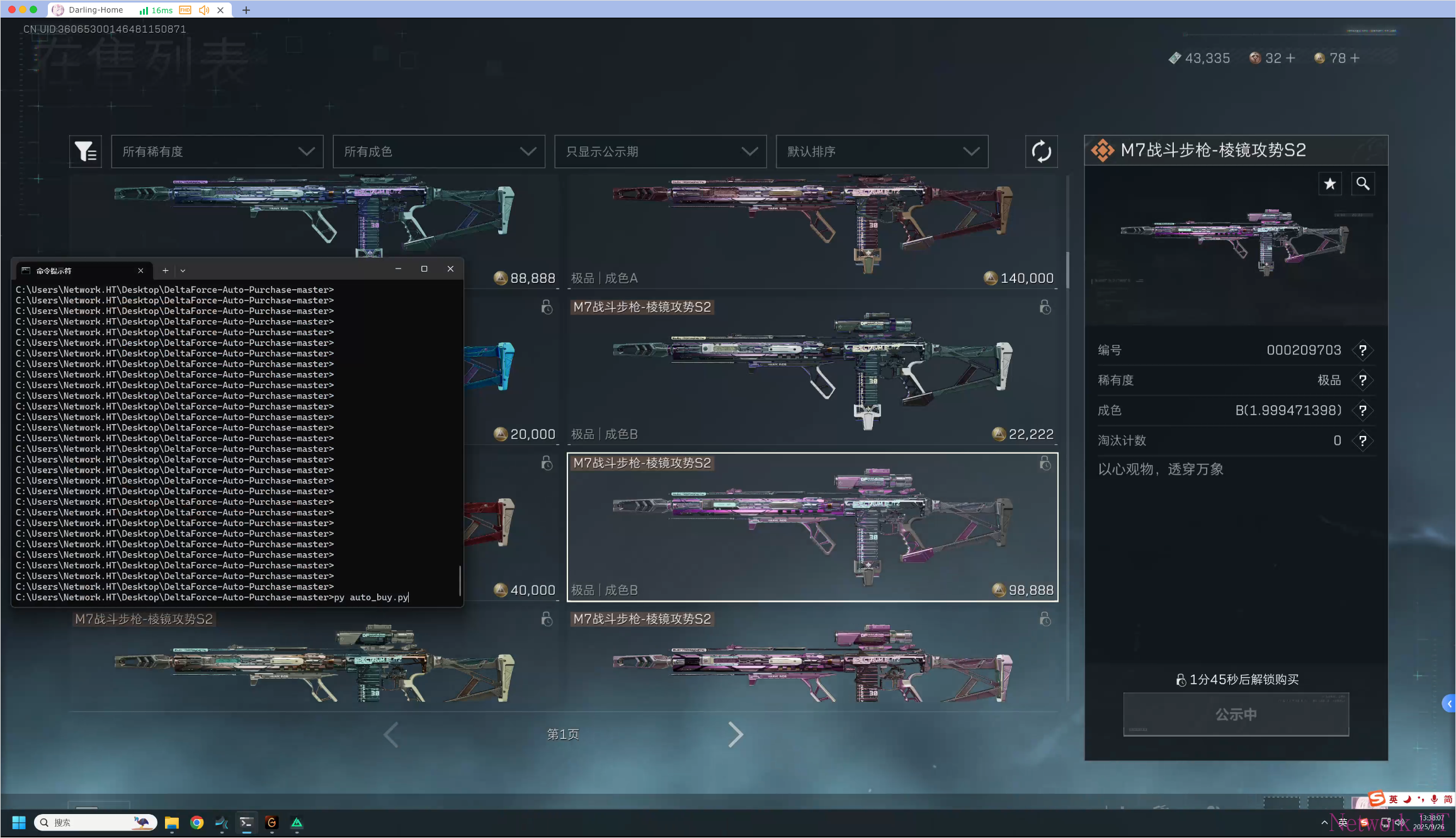Click the filter funnel icon
Image resolution: width=1456 pixels, height=838 pixels.
tap(86, 152)
